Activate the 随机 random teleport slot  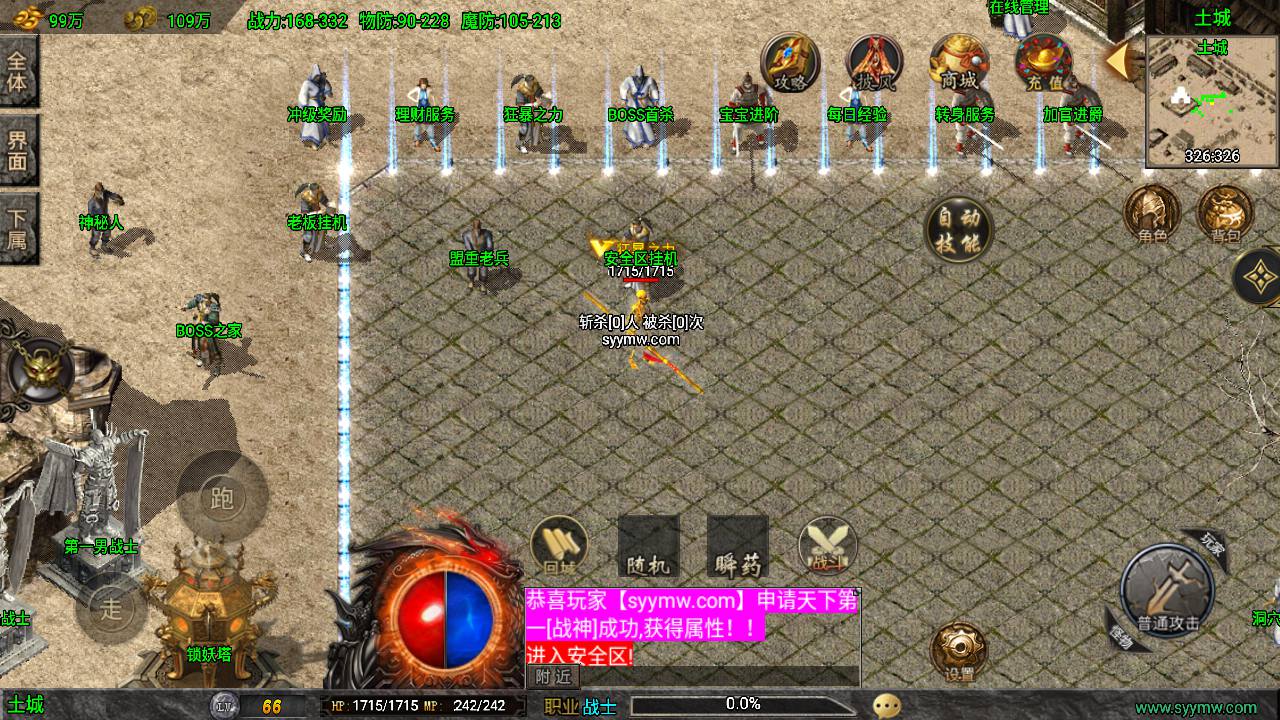point(649,547)
